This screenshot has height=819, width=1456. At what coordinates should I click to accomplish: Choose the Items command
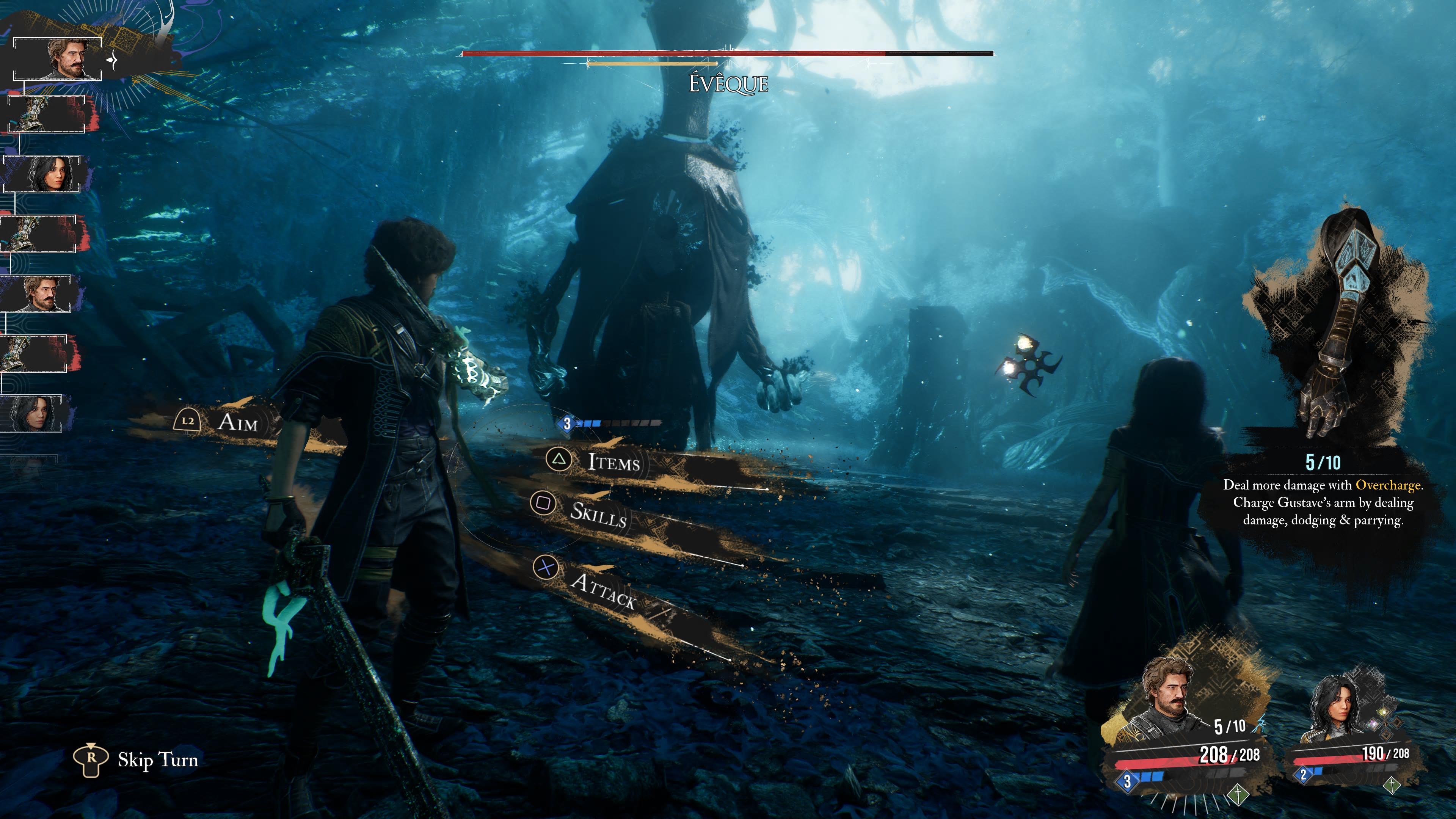pyautogui.click(x=613, y=462)
